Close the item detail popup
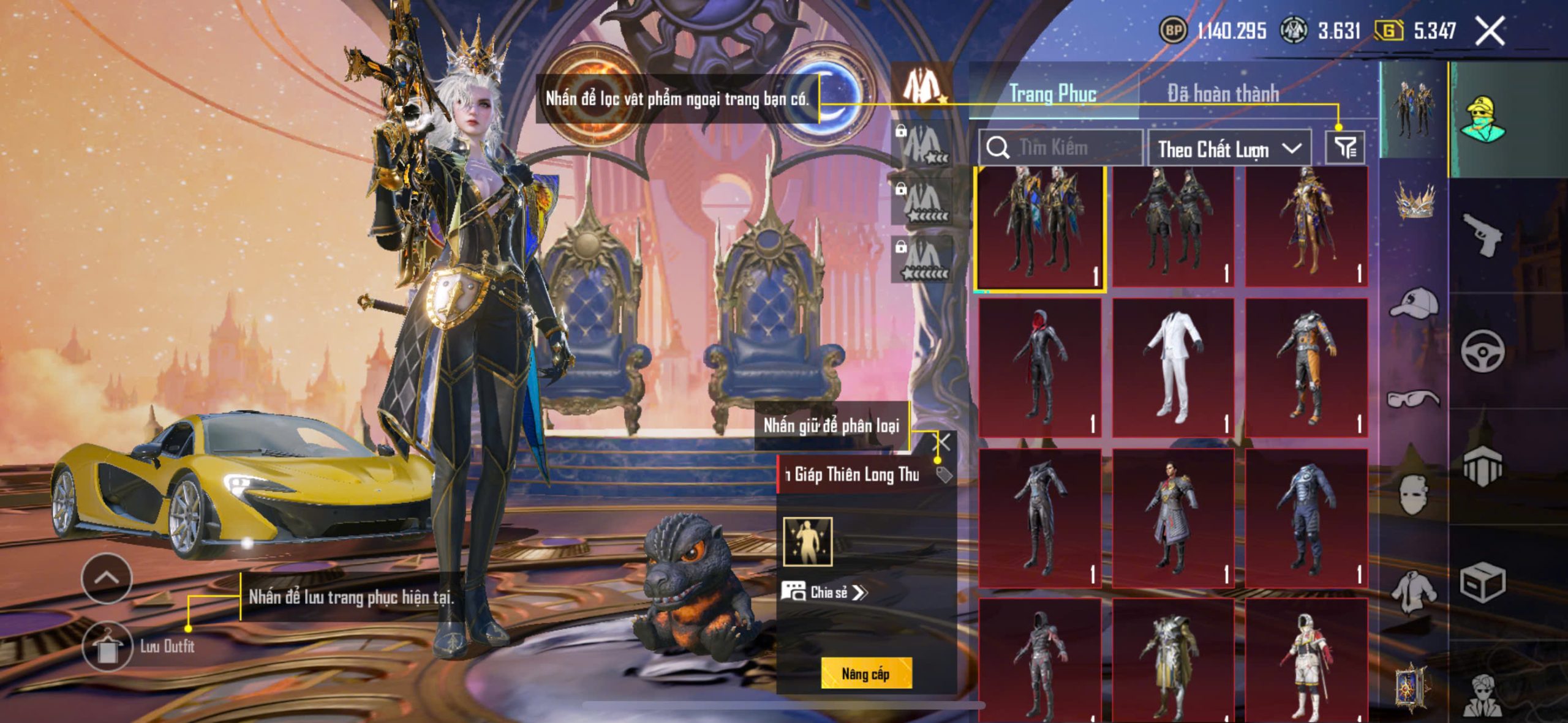The height and width of the screenshot is (723, 1568). 943,442
